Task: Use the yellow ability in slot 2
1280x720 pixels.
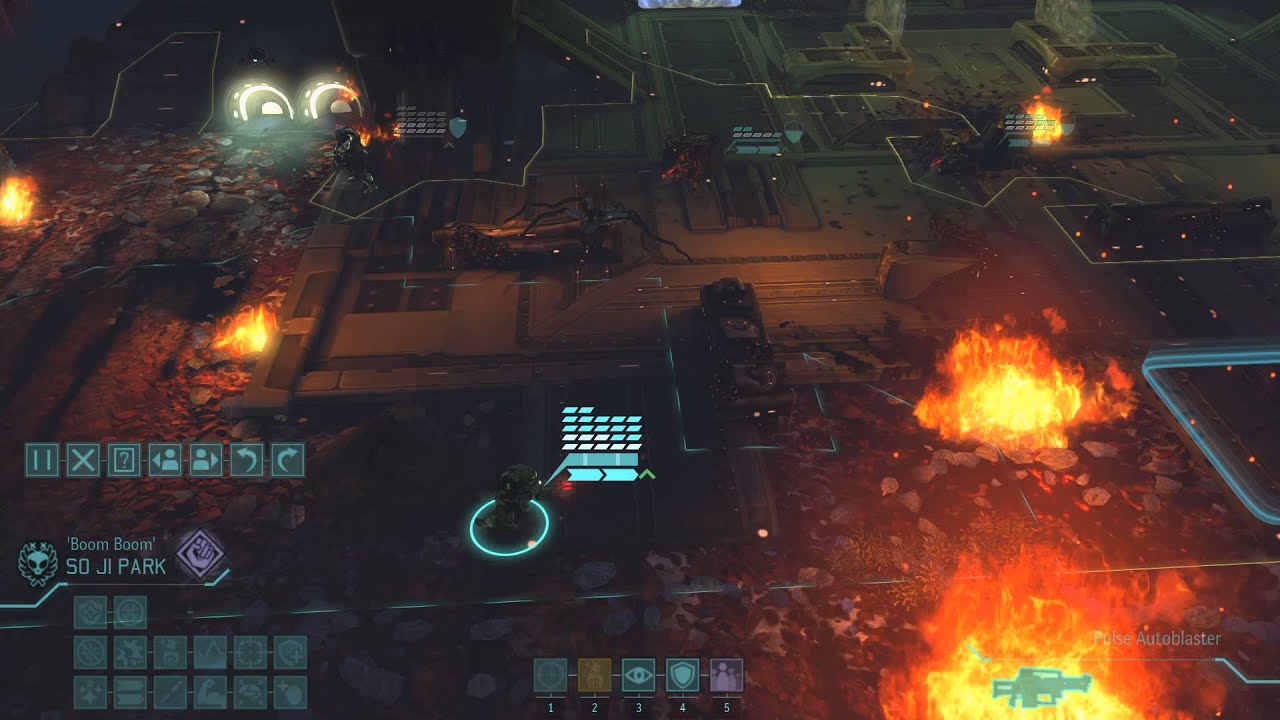Action: (x=594, y=675)
